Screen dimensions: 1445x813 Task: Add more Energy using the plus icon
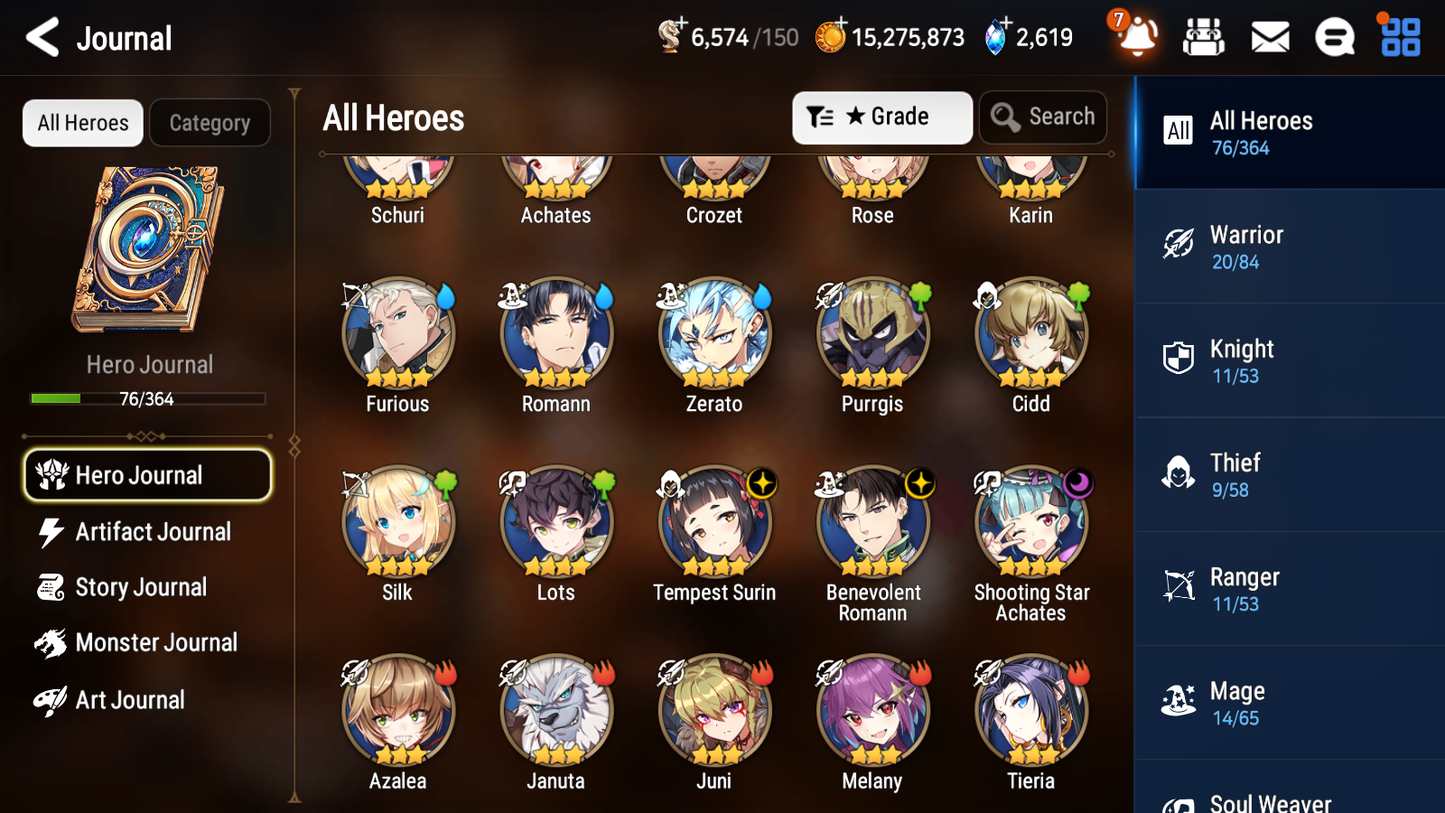[x=682, y=25]
